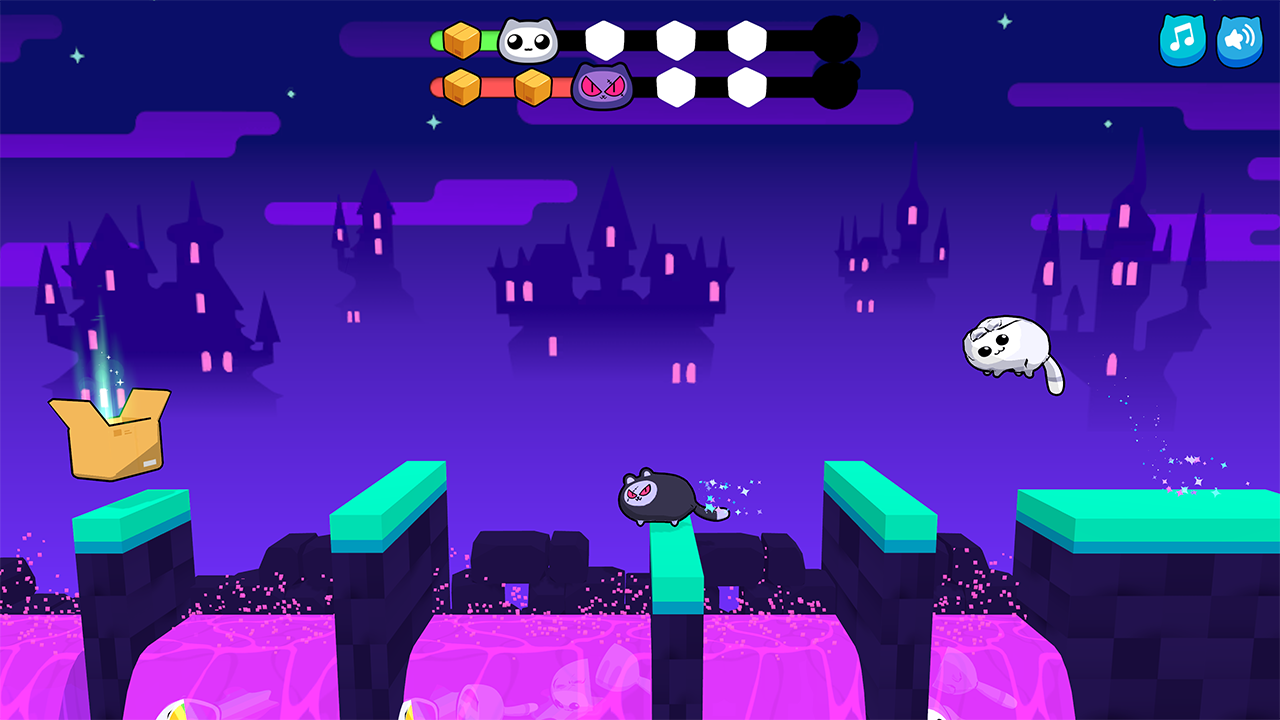The image size is (1280, 720).
Task: Select the second box icon on the red track
Action: tap(535, 85)
